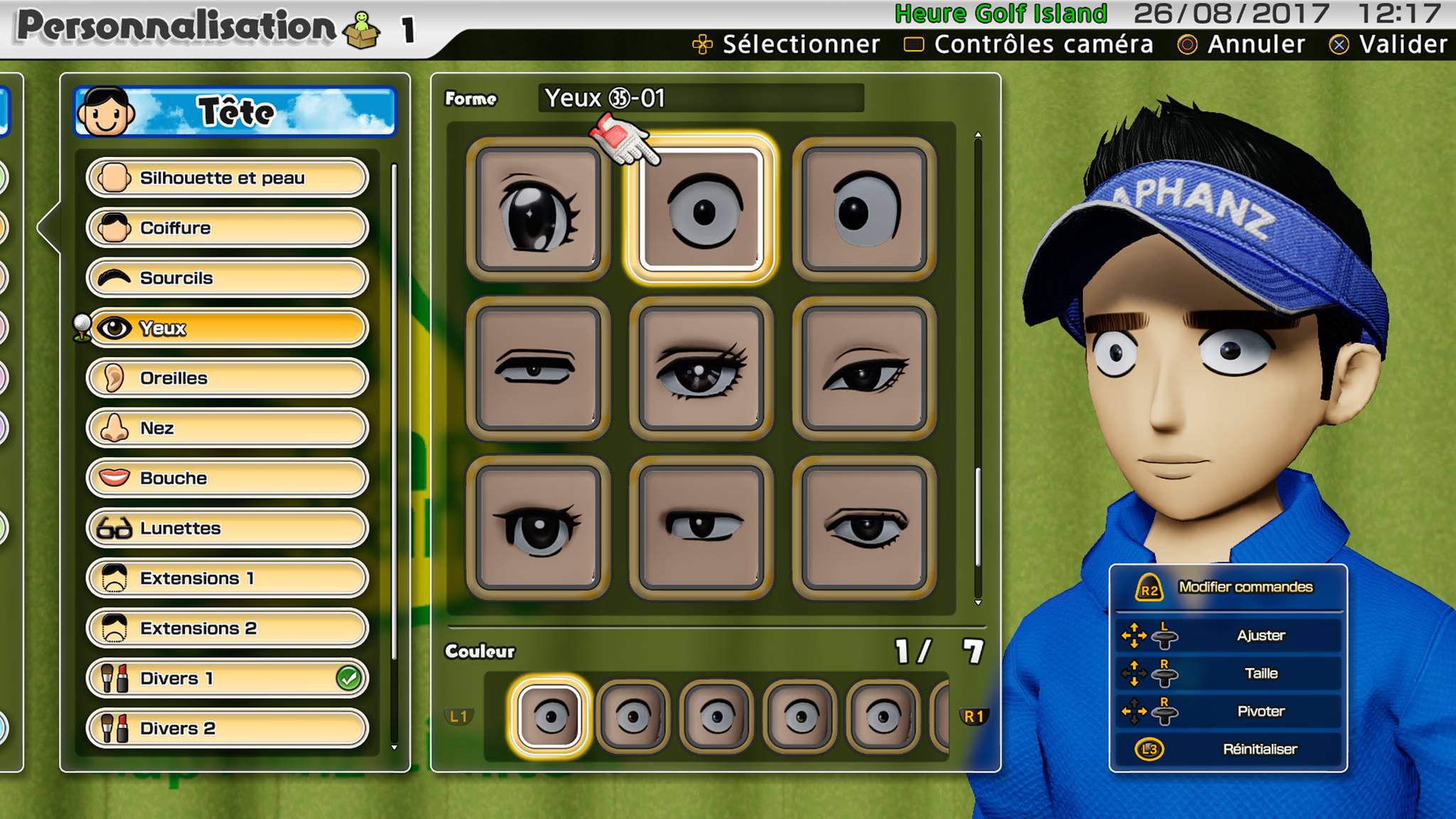Choose Extensions 1 from the list
The image size is (1456, 819).
(x=227, y=578)
